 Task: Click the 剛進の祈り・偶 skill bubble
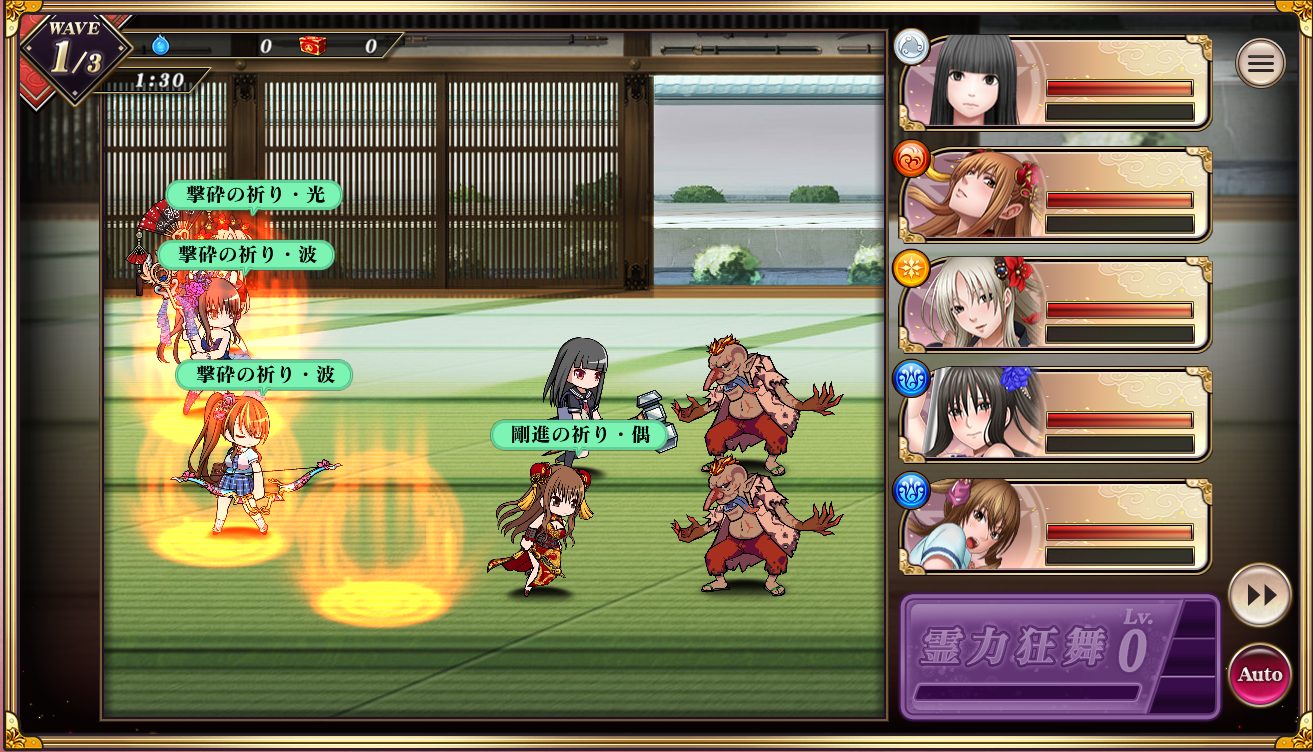point(575,435)
